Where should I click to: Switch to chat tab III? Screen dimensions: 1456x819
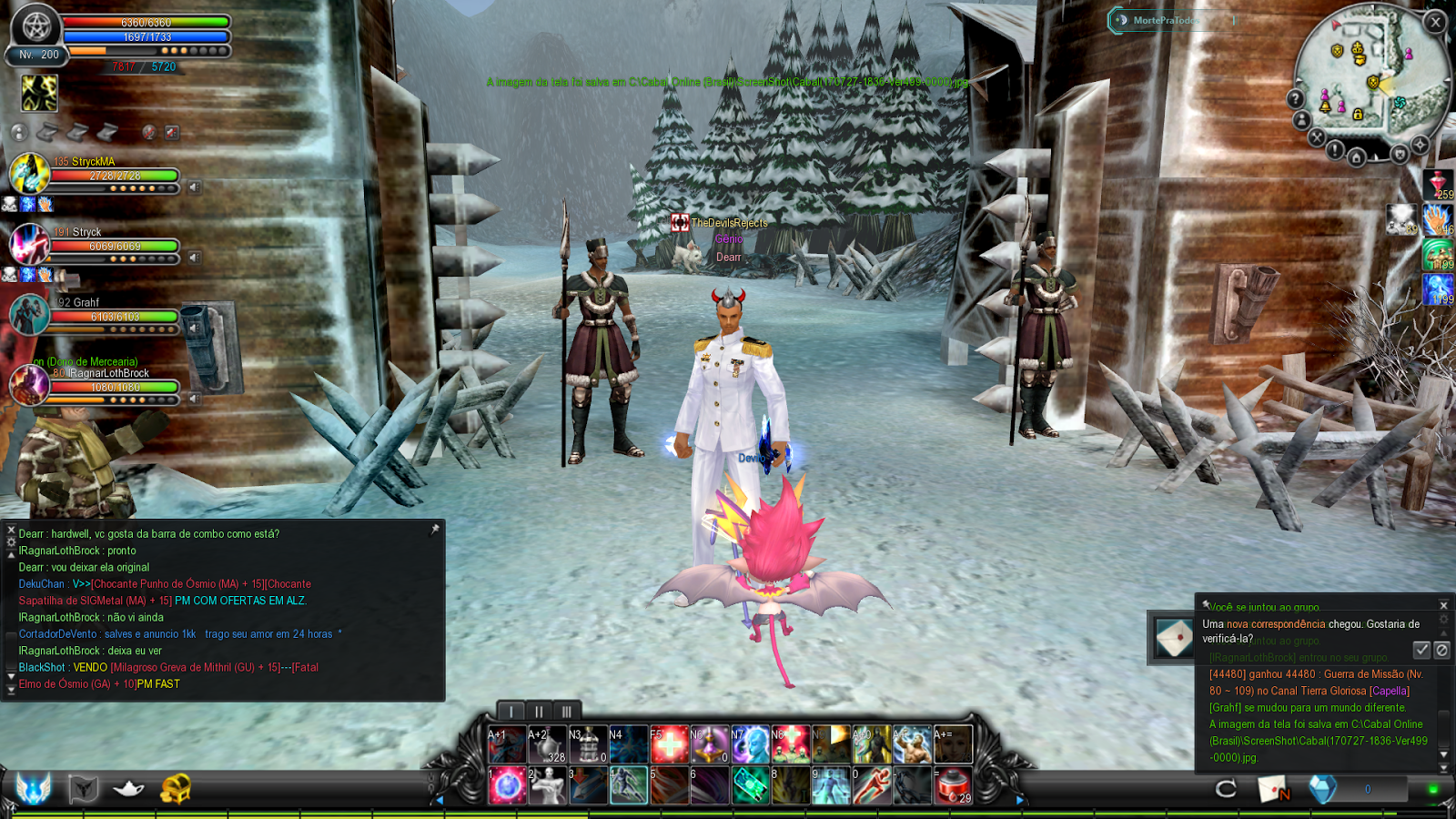(x=566, y=709)
